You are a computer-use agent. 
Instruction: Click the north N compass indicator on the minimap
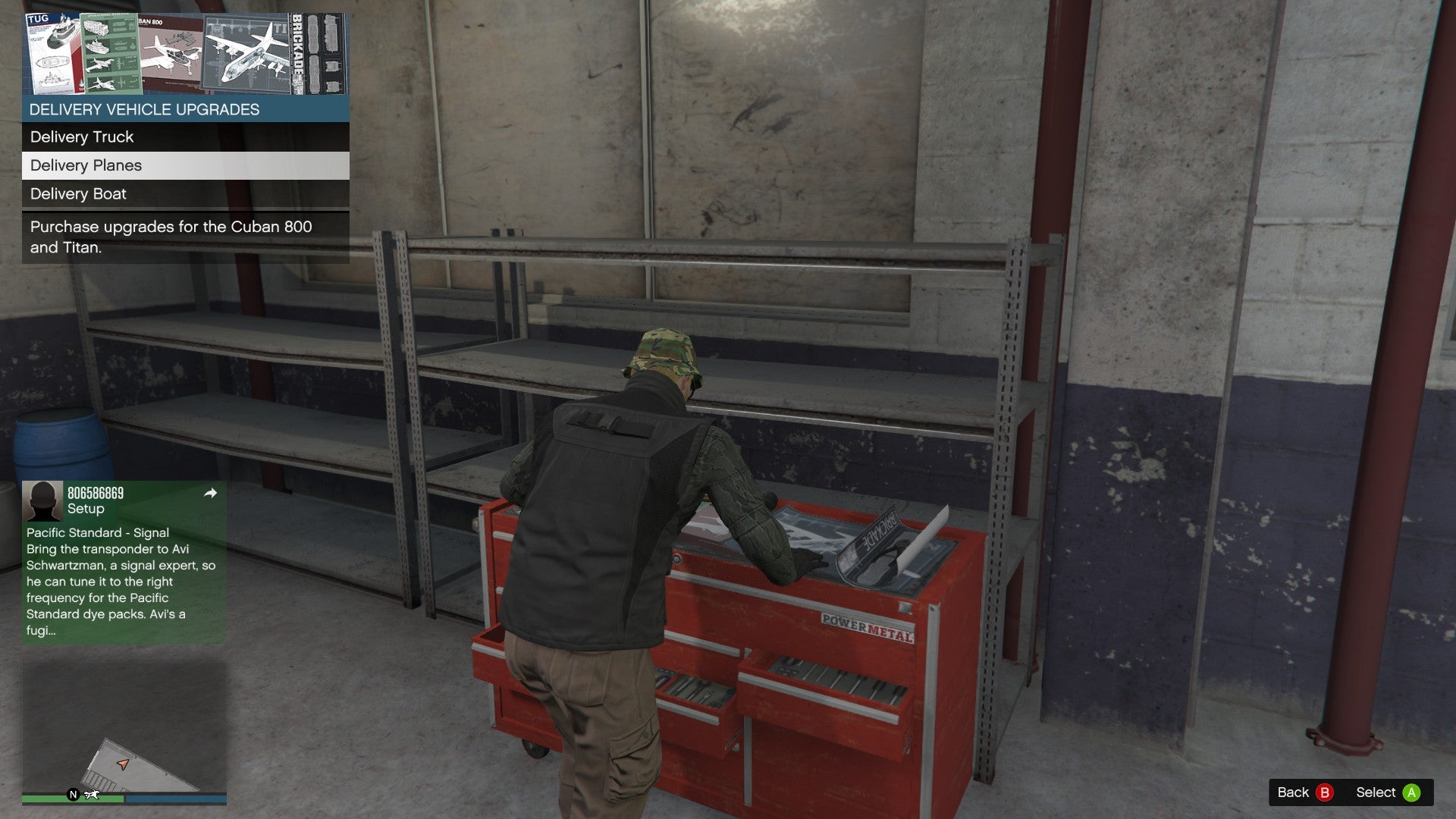[73, 795]
